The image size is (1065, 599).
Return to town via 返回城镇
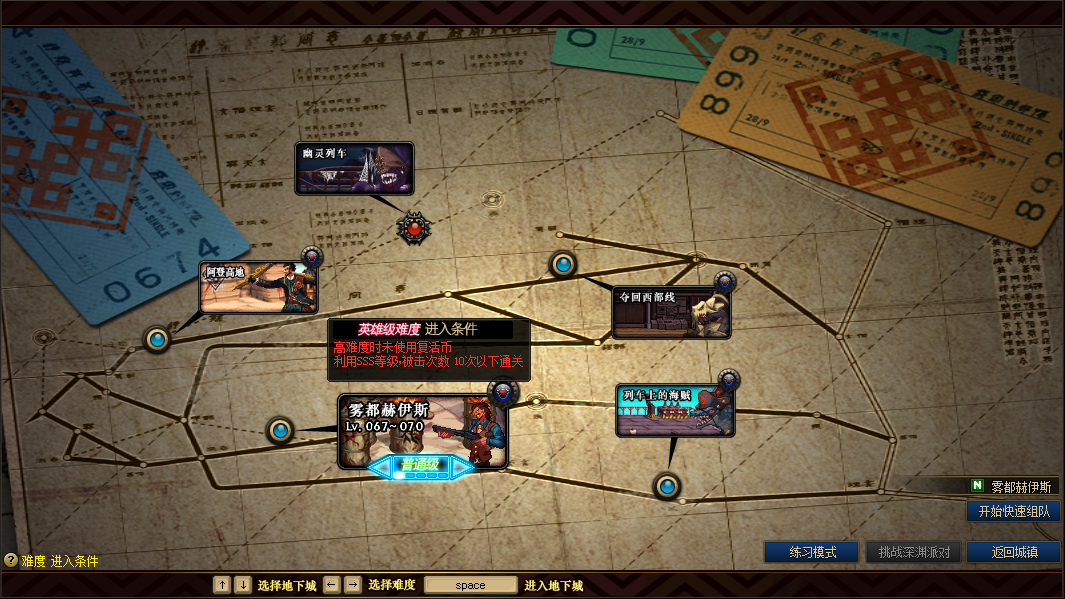[1013, 552]
